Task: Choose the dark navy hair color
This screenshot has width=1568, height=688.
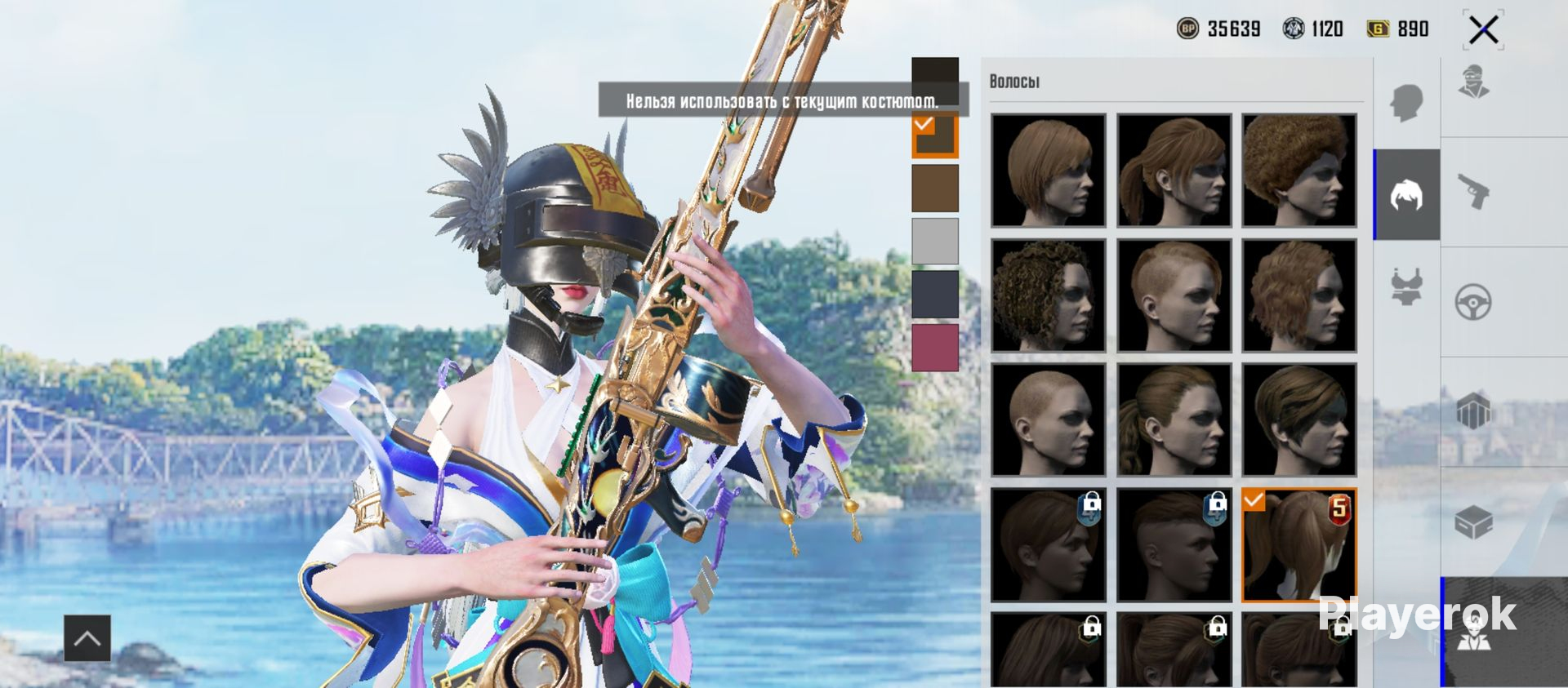Action: pos(935,294)
